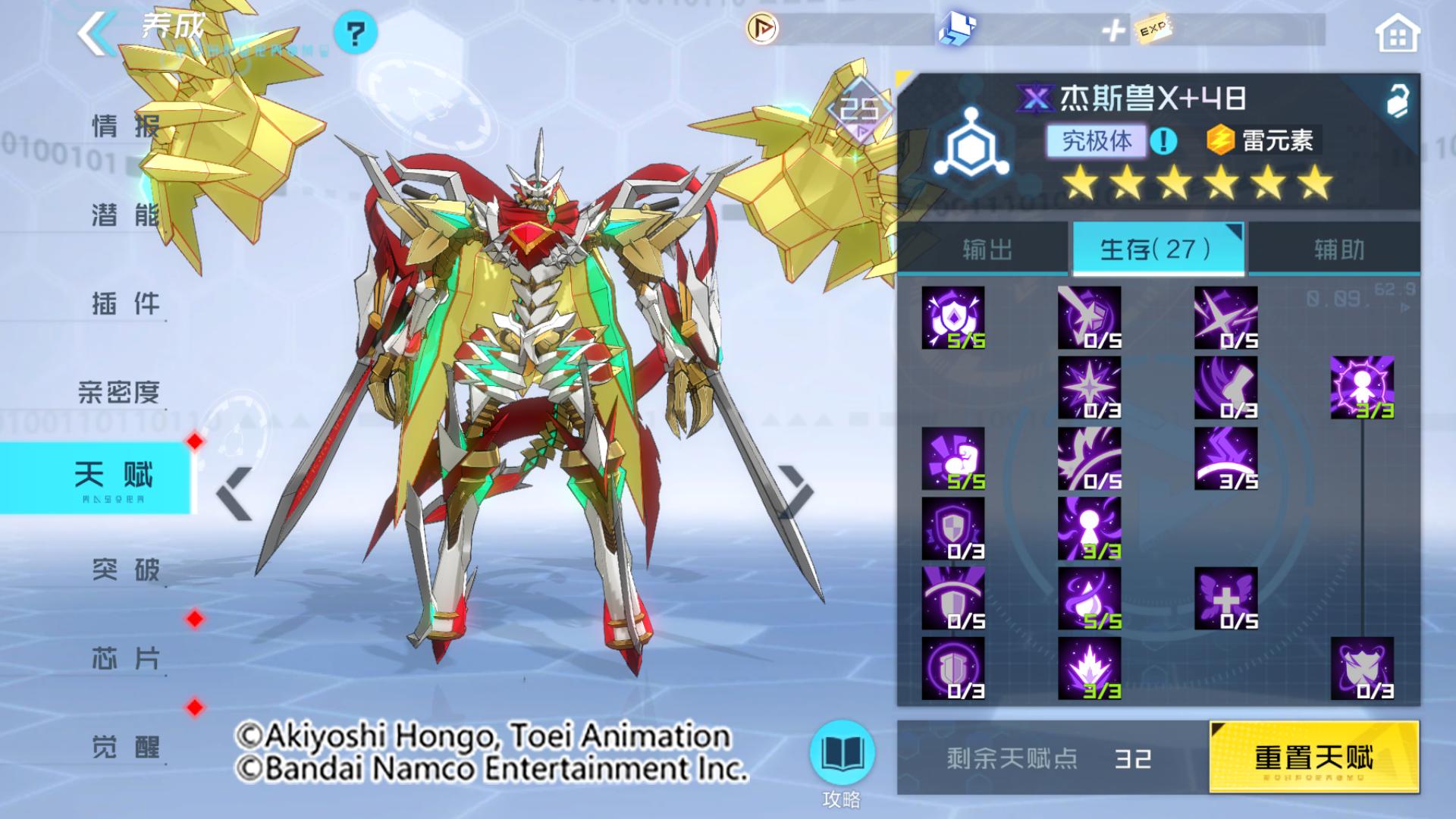The width and height of the screenshot is (1456, 819).
Task: Open the 潜能 potential menu
Action: [x=125, y=215]
